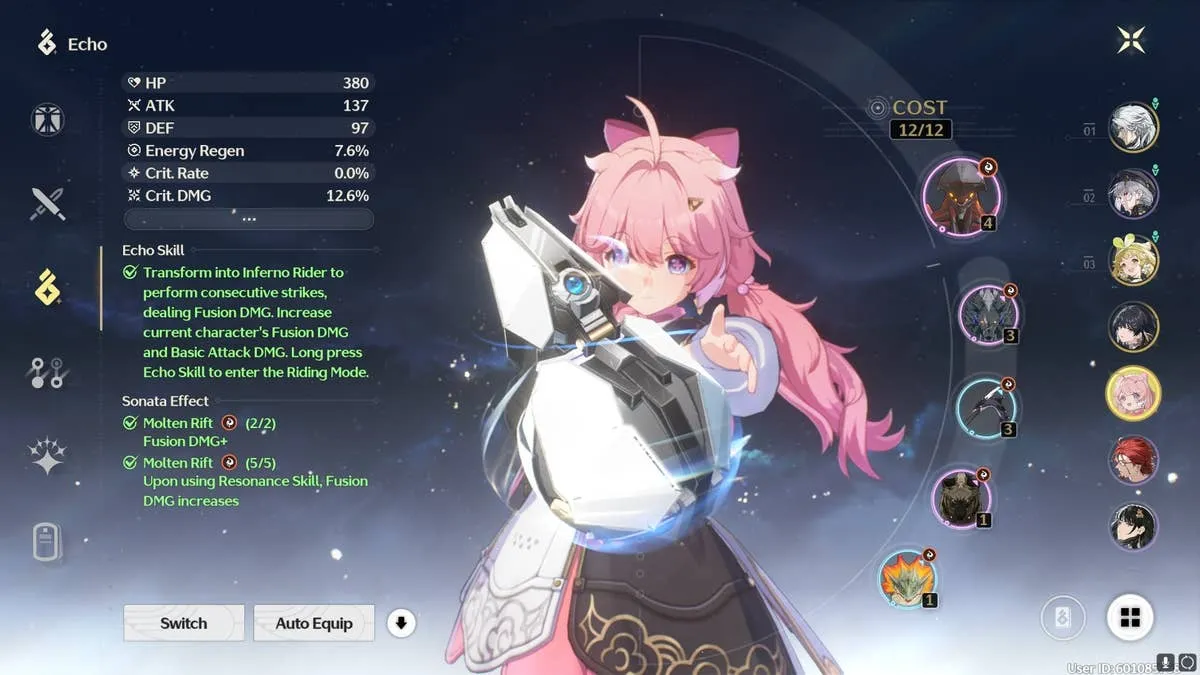Choose the blonde character with green bow
This screenshot has width=1200, height=675.
[x=1133, y=259]
